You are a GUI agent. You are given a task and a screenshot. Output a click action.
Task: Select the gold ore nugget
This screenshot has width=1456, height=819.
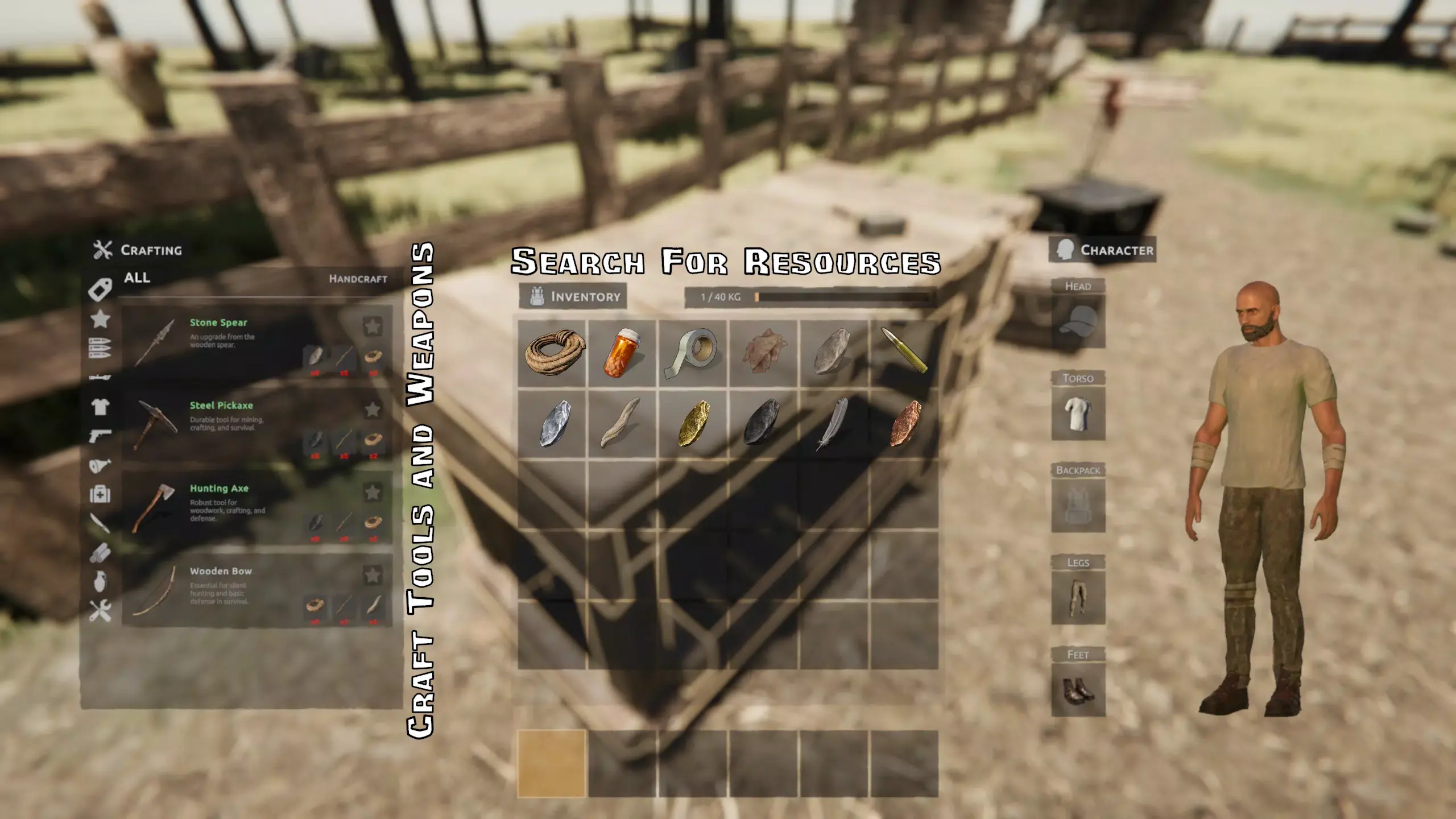point(693,423)
